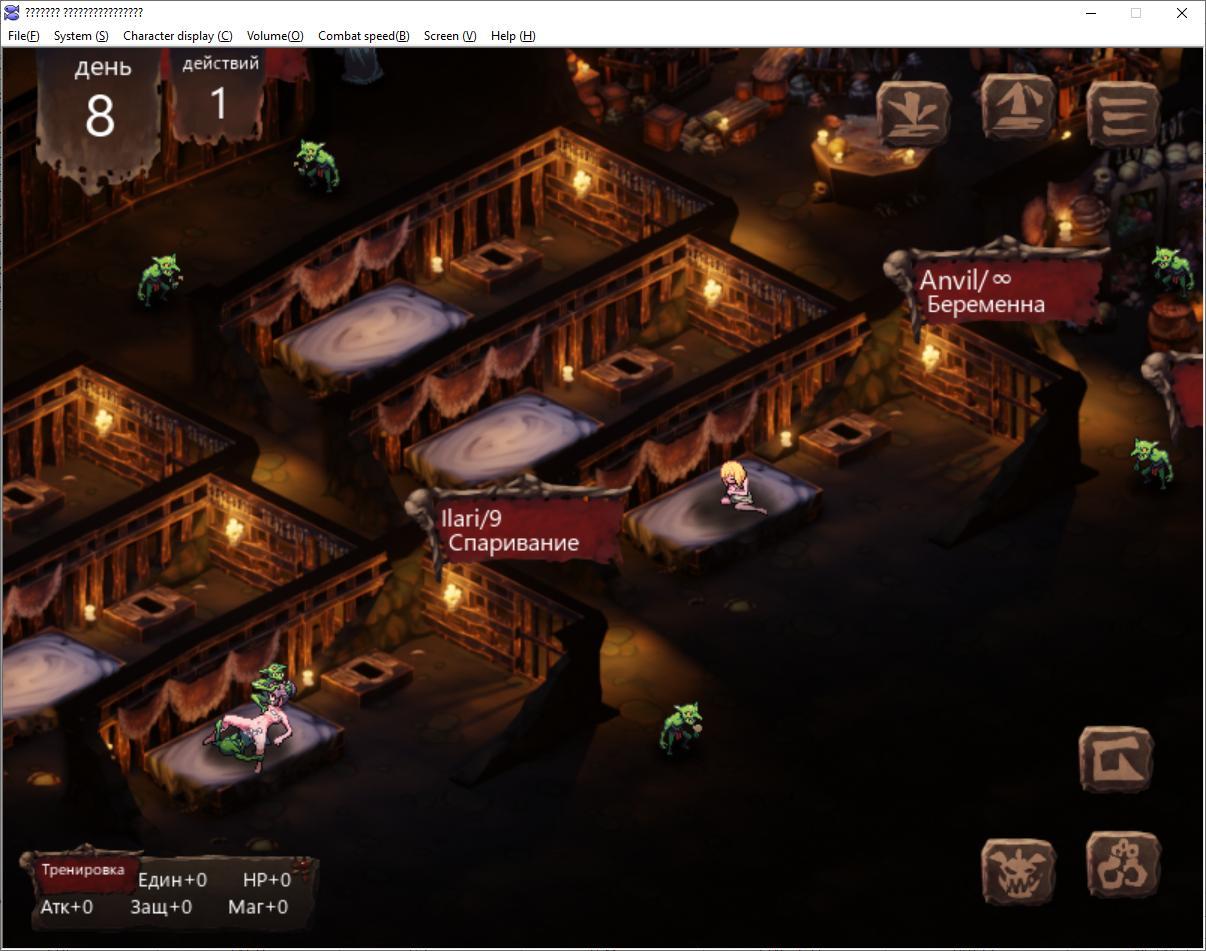Click the up-arrow stone button
Viewport: 1206px width, 951px height.
(x=1018, y=107)
